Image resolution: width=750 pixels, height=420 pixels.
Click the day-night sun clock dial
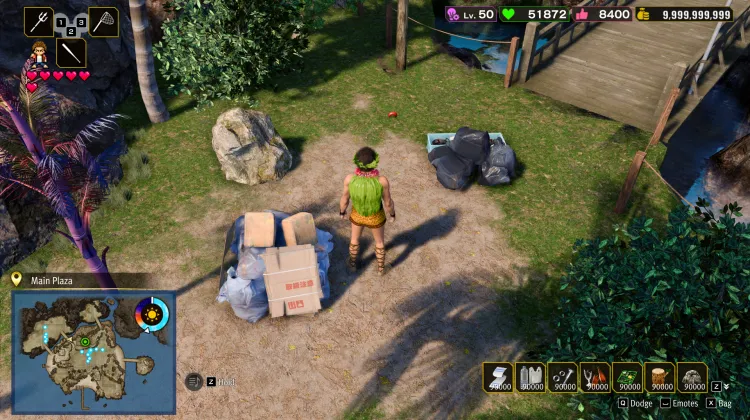[x=153, y=315]
